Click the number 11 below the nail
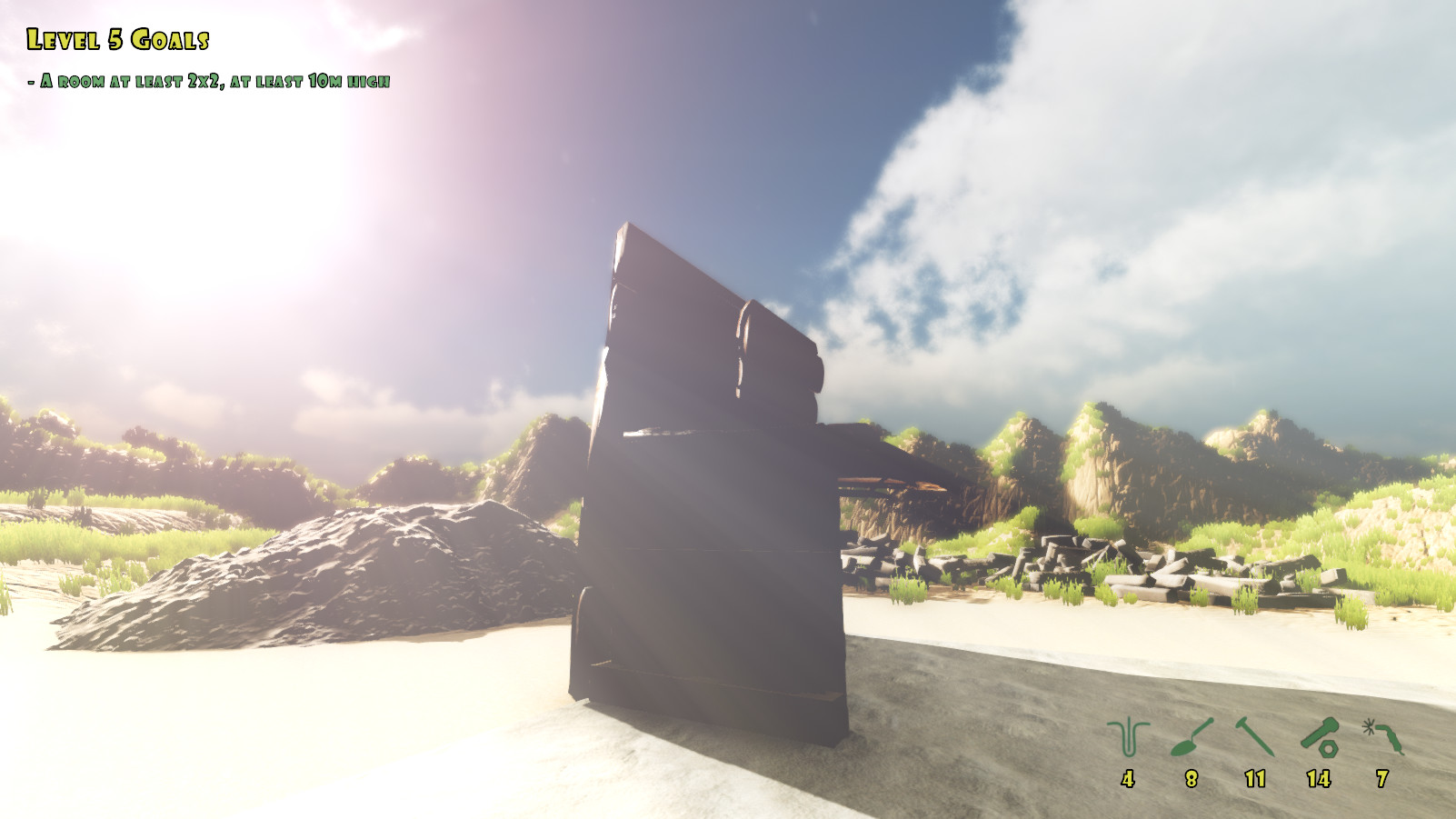 coord(1254,779)
